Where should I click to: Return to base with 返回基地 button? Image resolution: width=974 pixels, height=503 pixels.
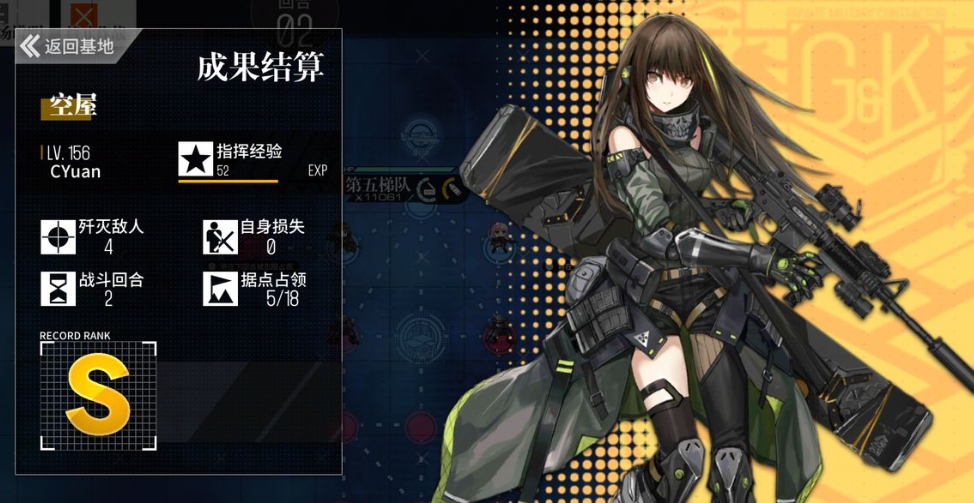(x=68, y=46)
